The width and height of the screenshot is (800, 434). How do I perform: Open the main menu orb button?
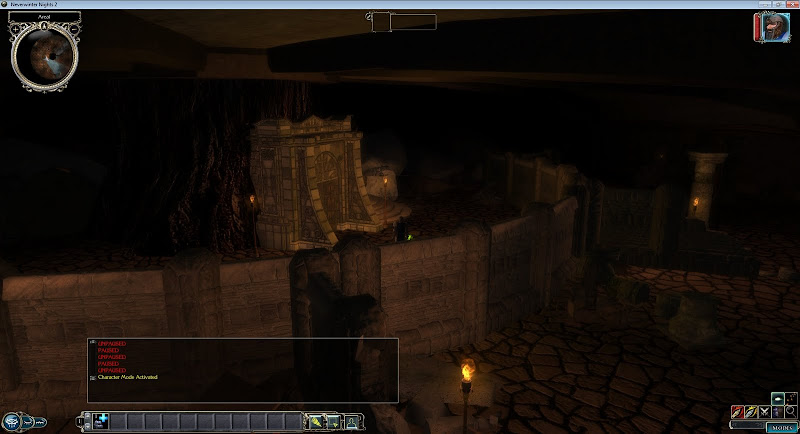[12, 421]
